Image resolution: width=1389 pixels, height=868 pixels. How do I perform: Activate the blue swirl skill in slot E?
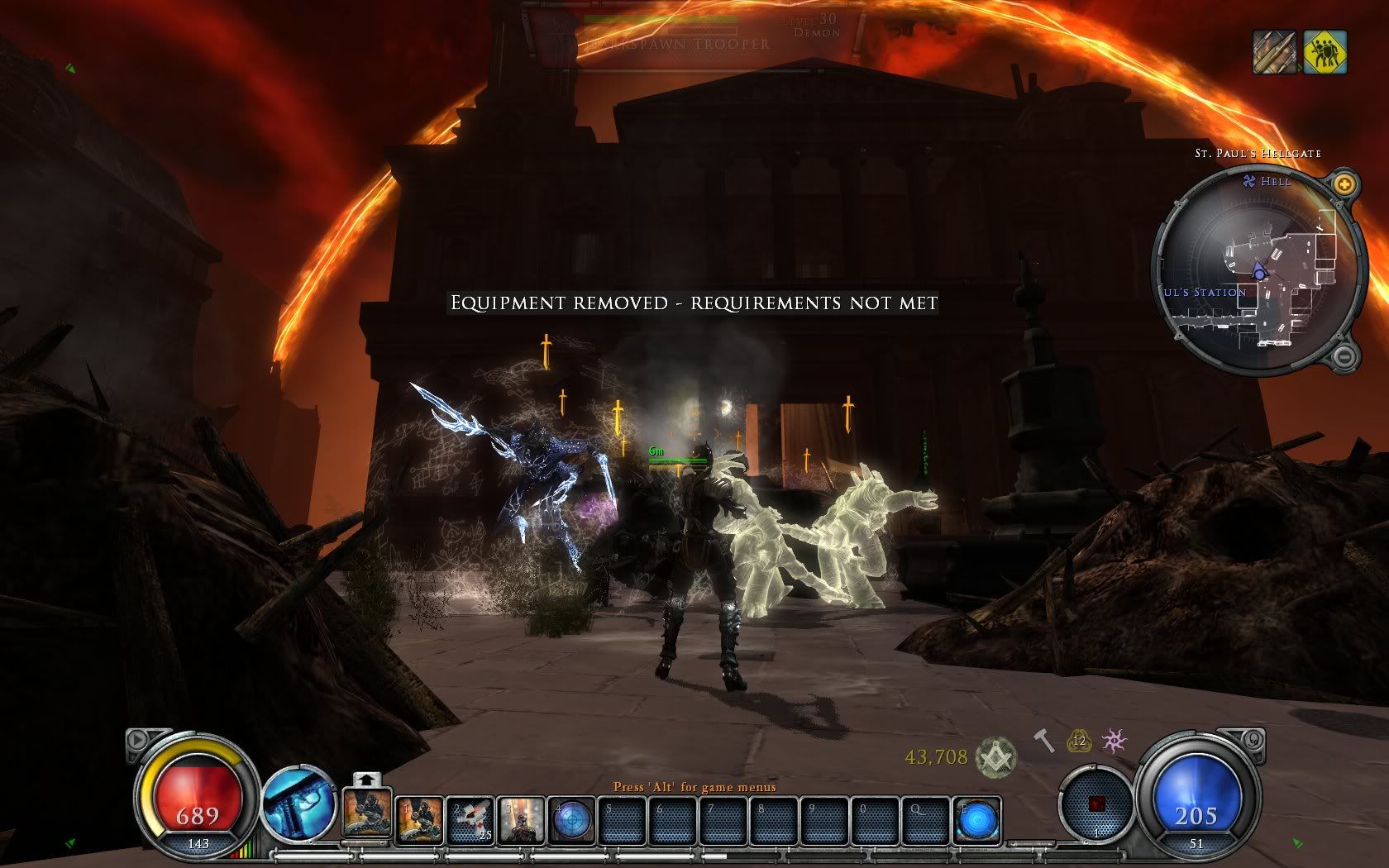tap(977, 819)
